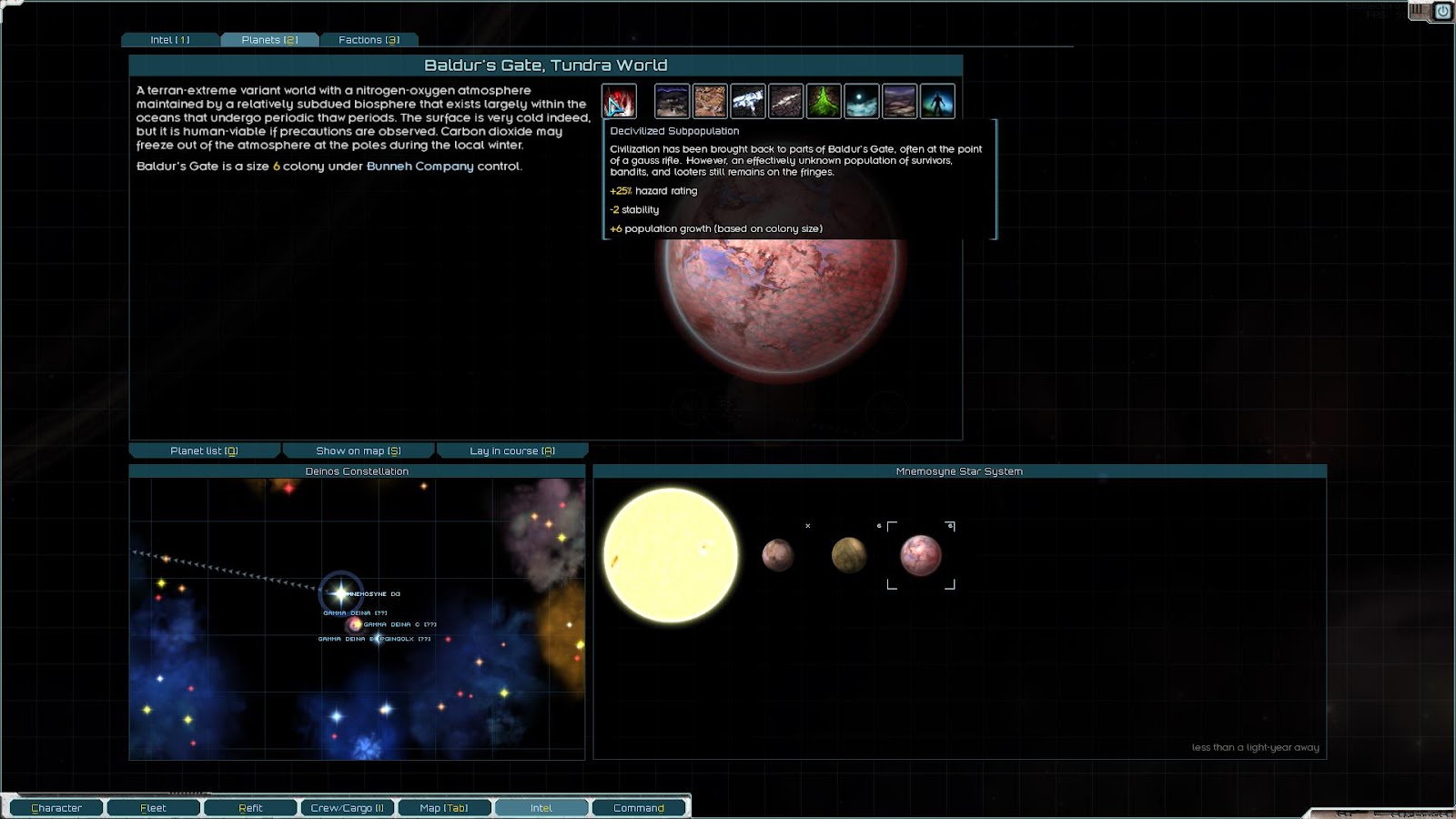
Task: Select the yellow star in Mnemosyne system
Action: pos(671,555)
